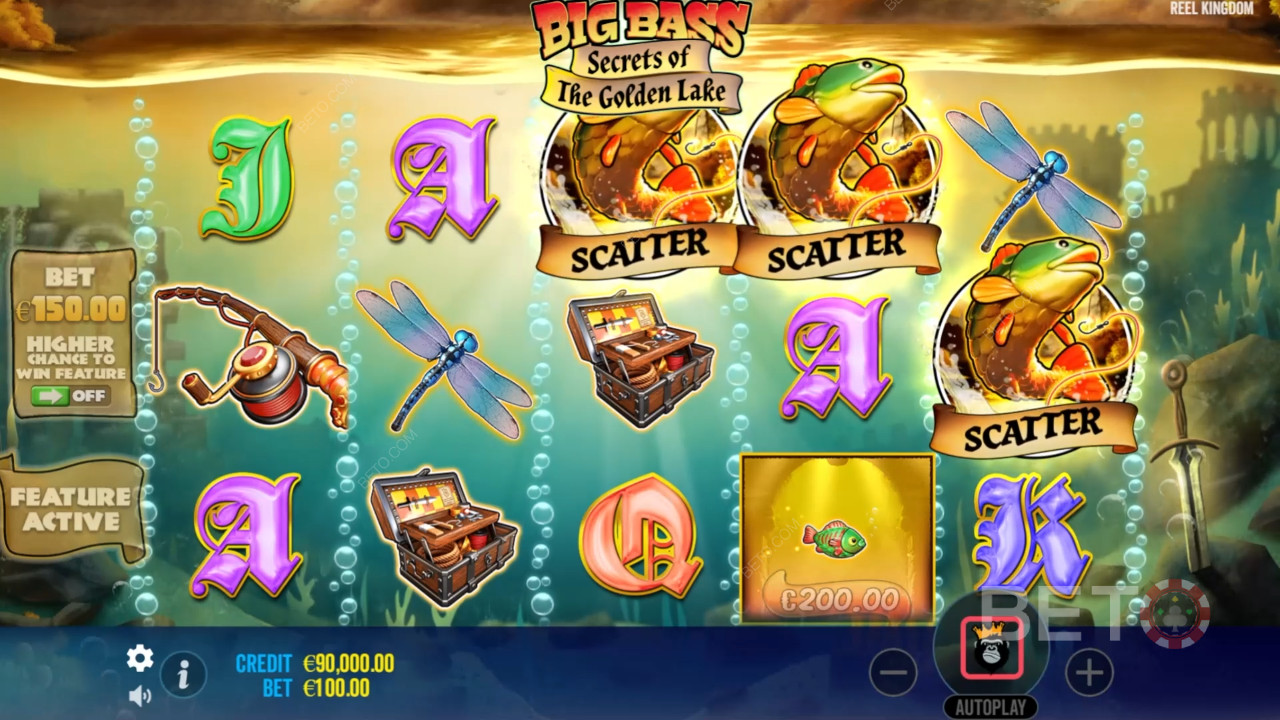The width and height of the screenshot is (1280, 720).
Task: Open the game info button
Action: coord(183,676)
